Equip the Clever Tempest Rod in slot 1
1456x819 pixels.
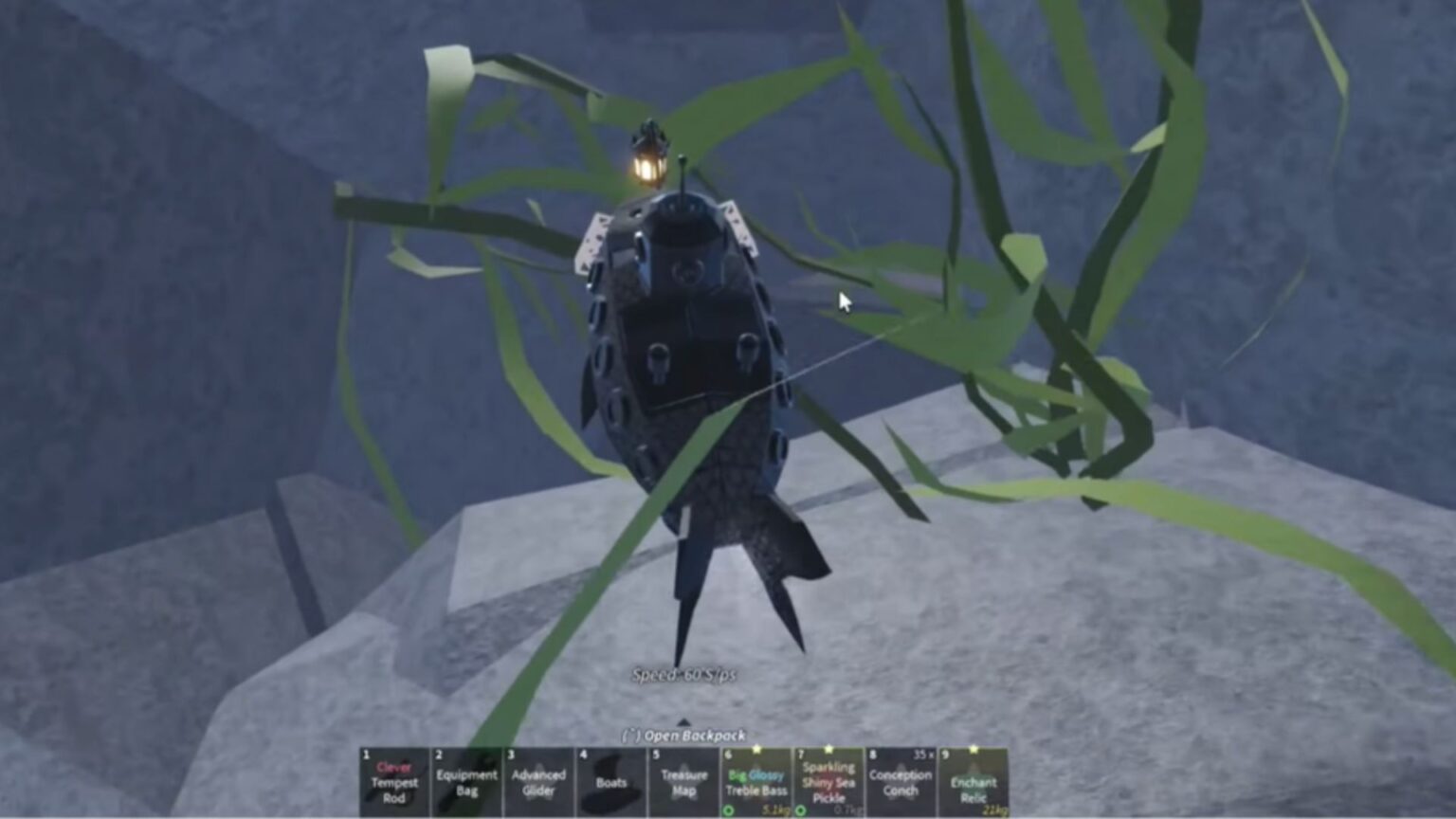click(x=395, y=782)
